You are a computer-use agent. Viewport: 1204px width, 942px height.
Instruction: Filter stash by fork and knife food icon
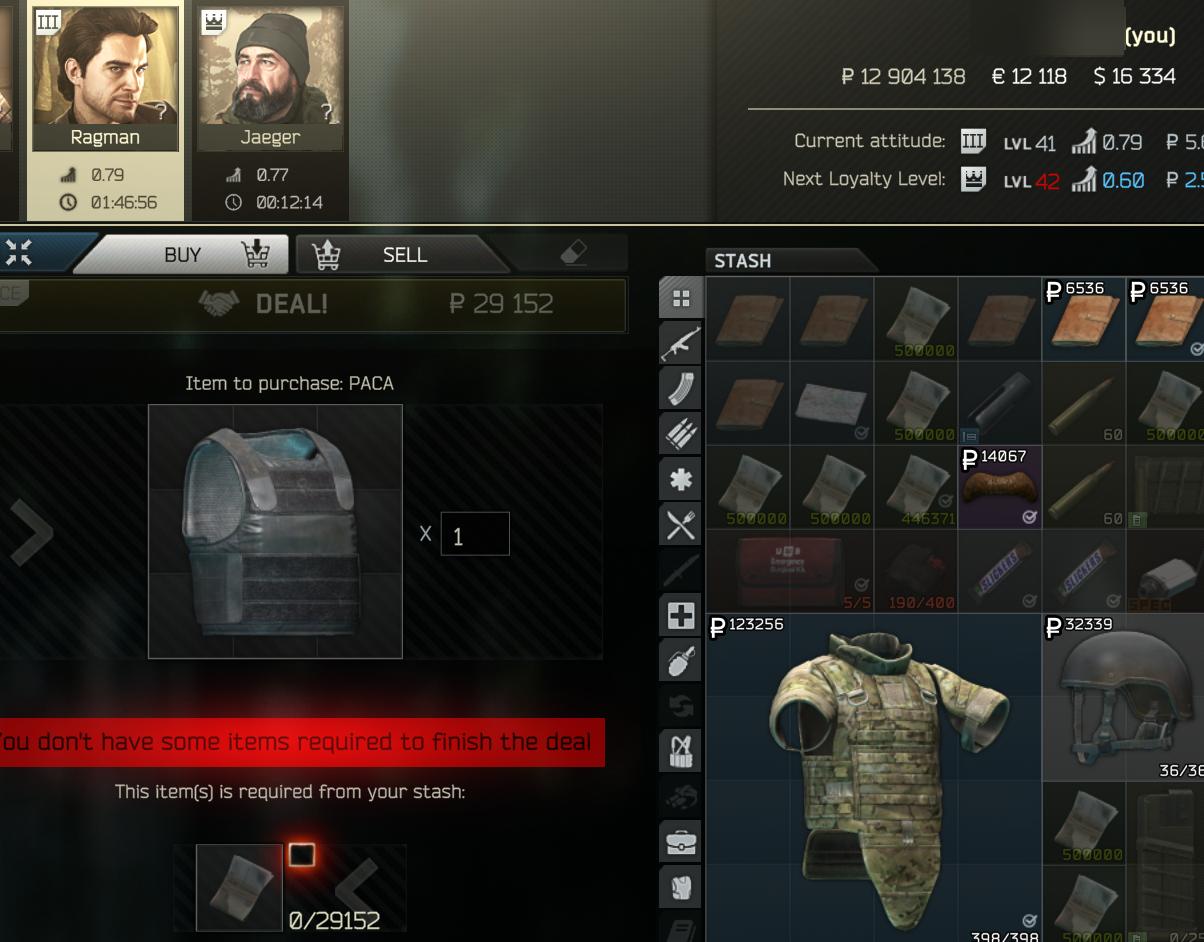click(x=681, y=524)
